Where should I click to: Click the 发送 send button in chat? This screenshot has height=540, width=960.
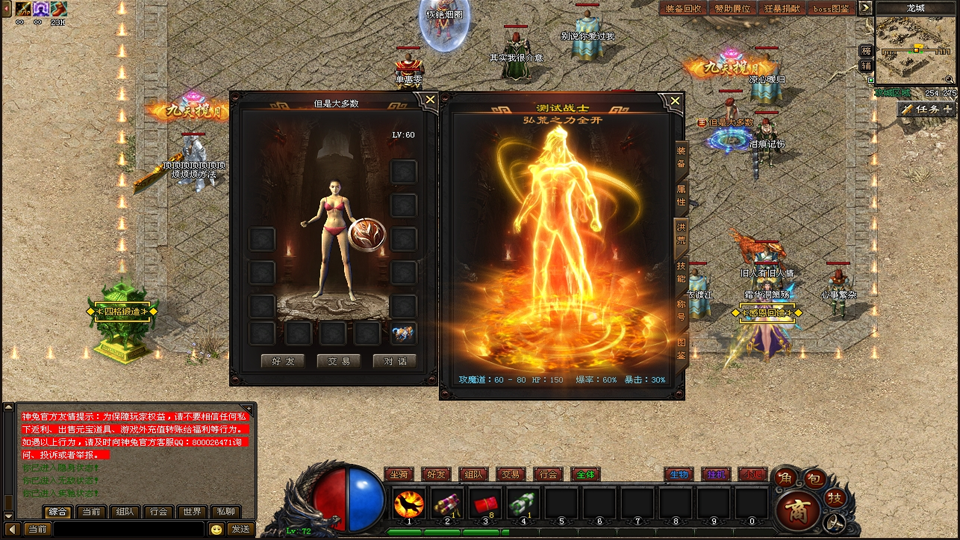(240, 528)
